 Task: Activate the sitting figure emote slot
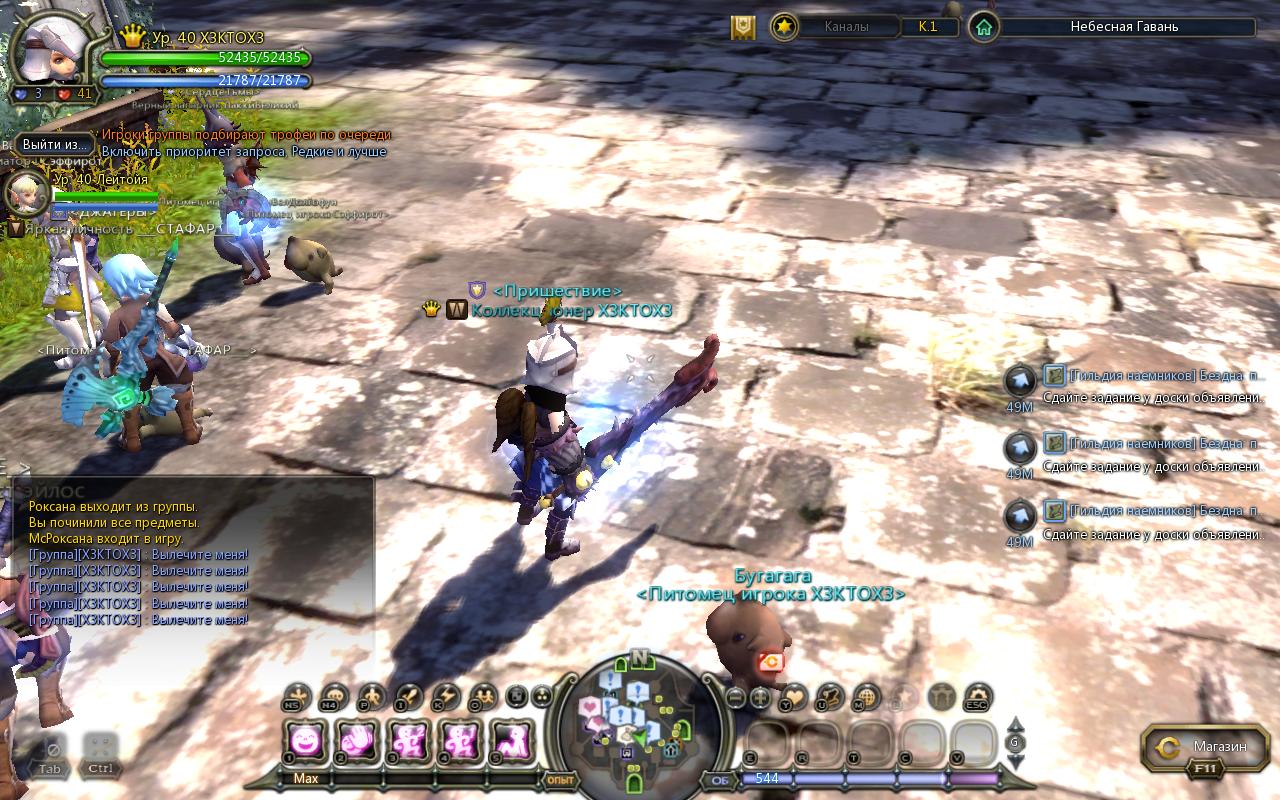[x=513, y=742]
